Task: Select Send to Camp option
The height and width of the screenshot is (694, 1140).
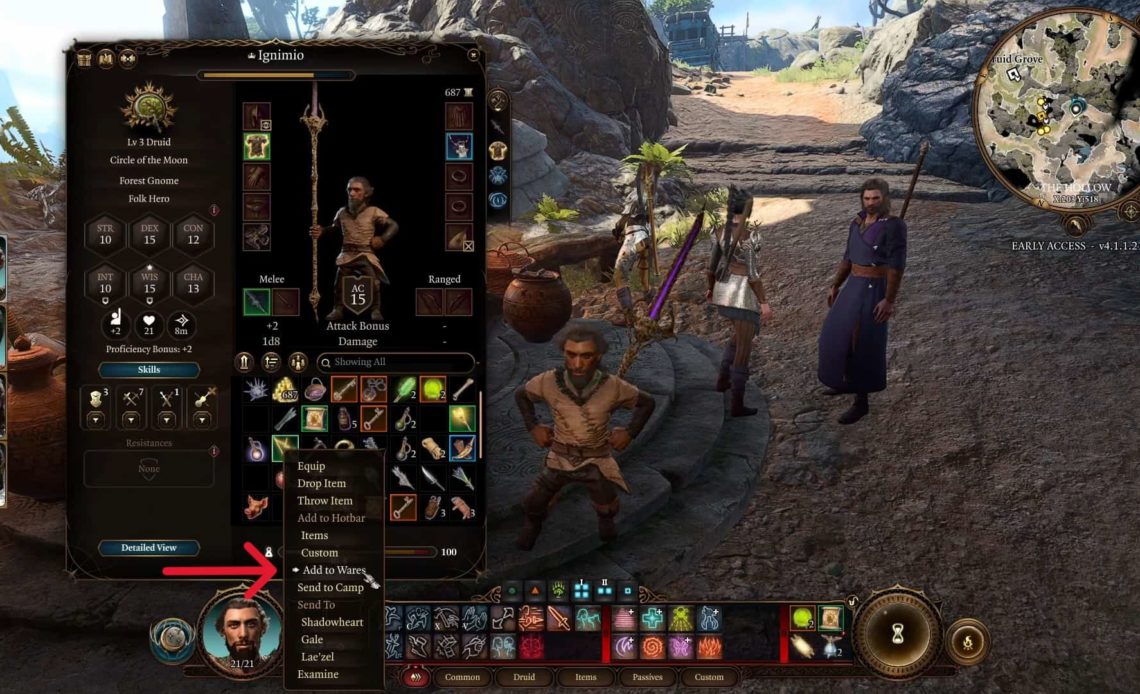Action: [x=330, y=587]
